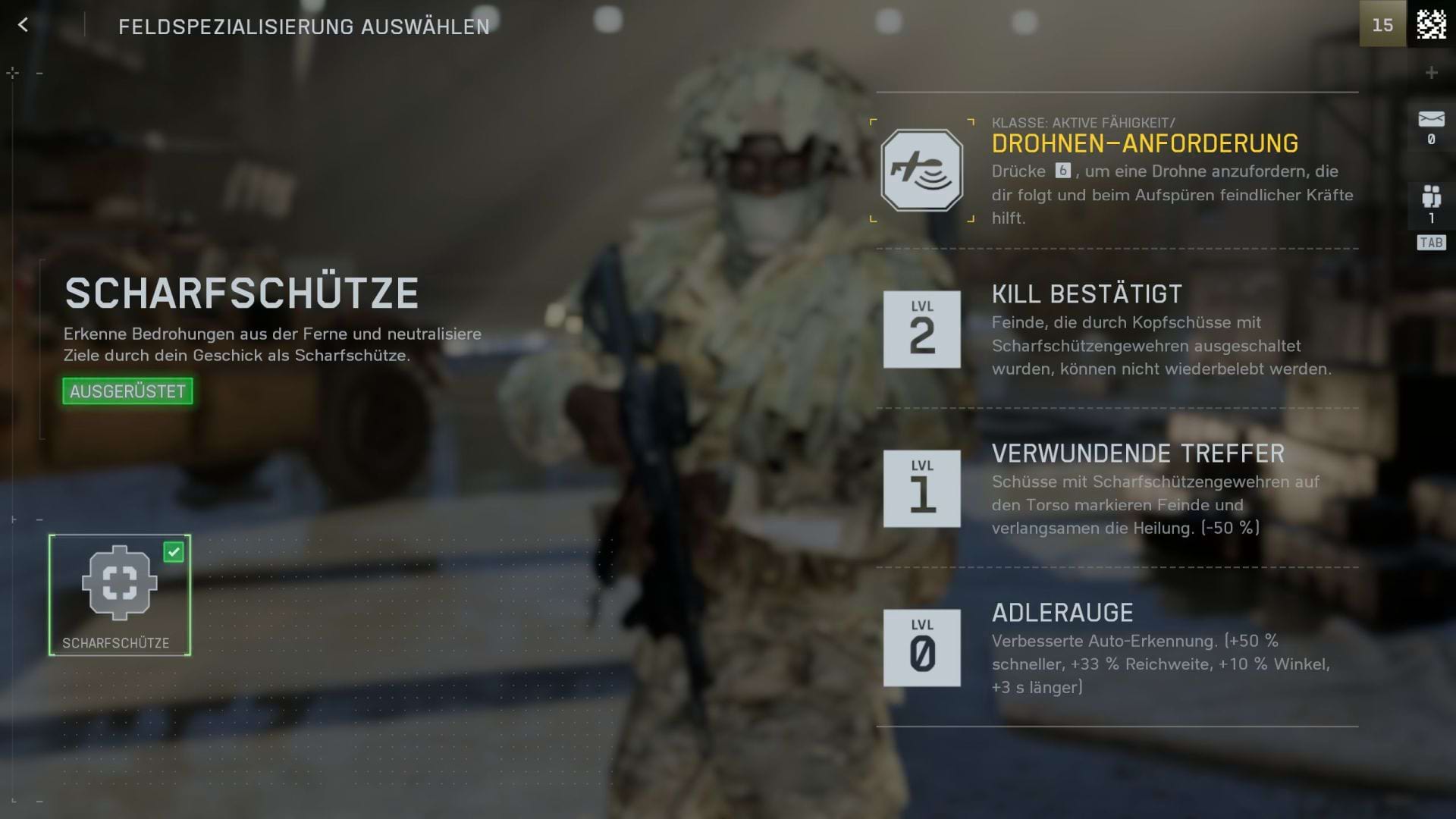Click the Adlerauge LVL 0 icon
This screenshot has width=1456, height=819.
[921, 648]
